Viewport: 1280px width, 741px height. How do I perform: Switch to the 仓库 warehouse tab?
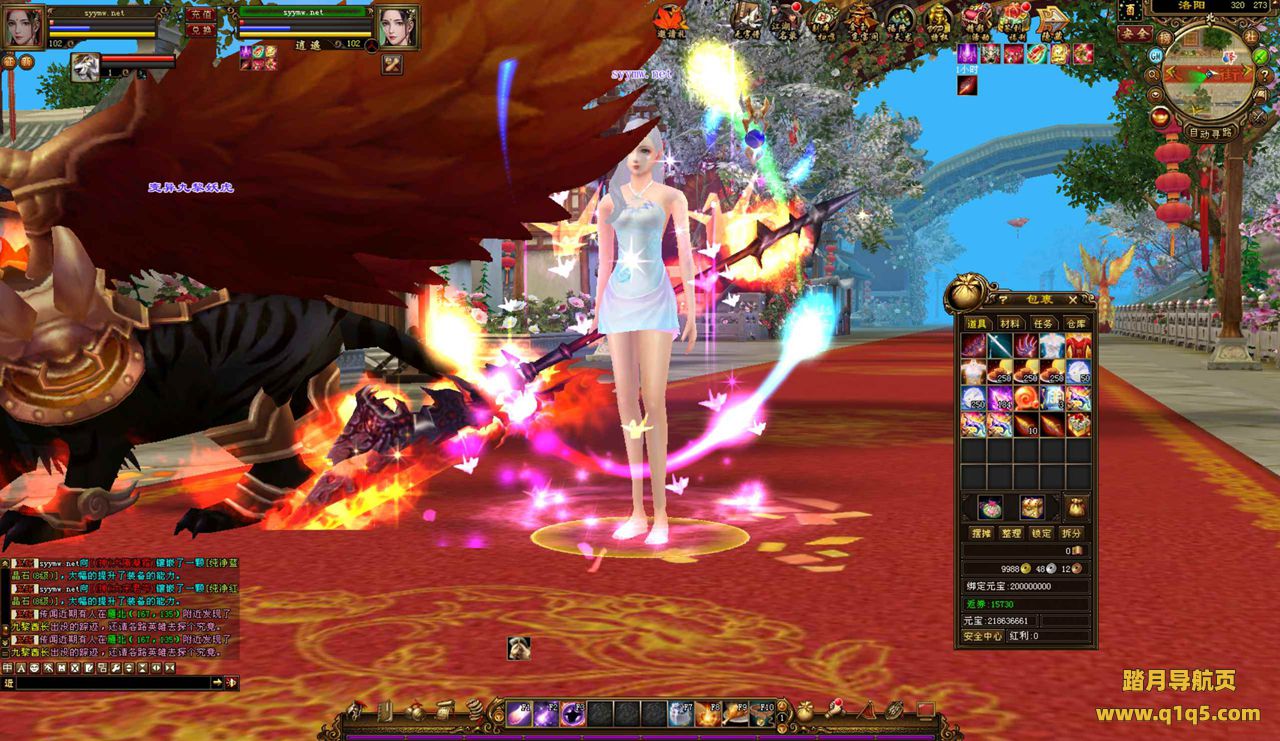[1075, 323]
